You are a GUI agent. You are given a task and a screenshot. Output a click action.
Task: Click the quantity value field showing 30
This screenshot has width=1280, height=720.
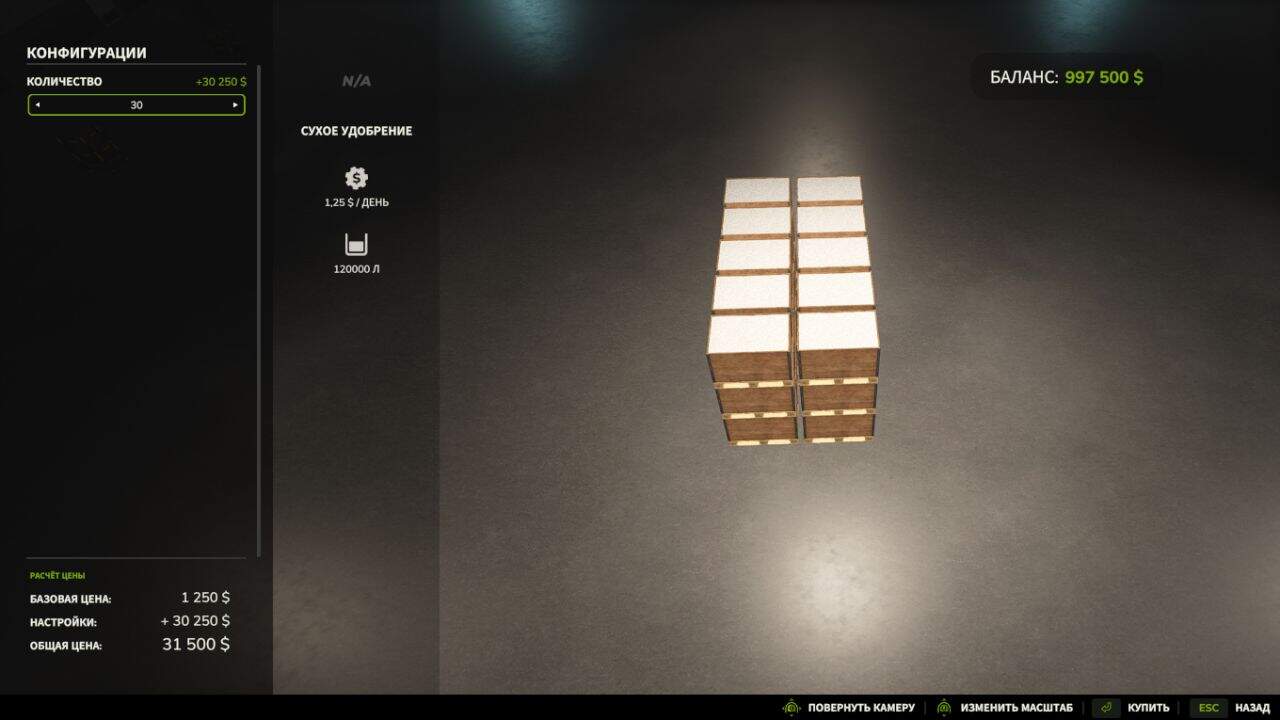pos(136,105)
